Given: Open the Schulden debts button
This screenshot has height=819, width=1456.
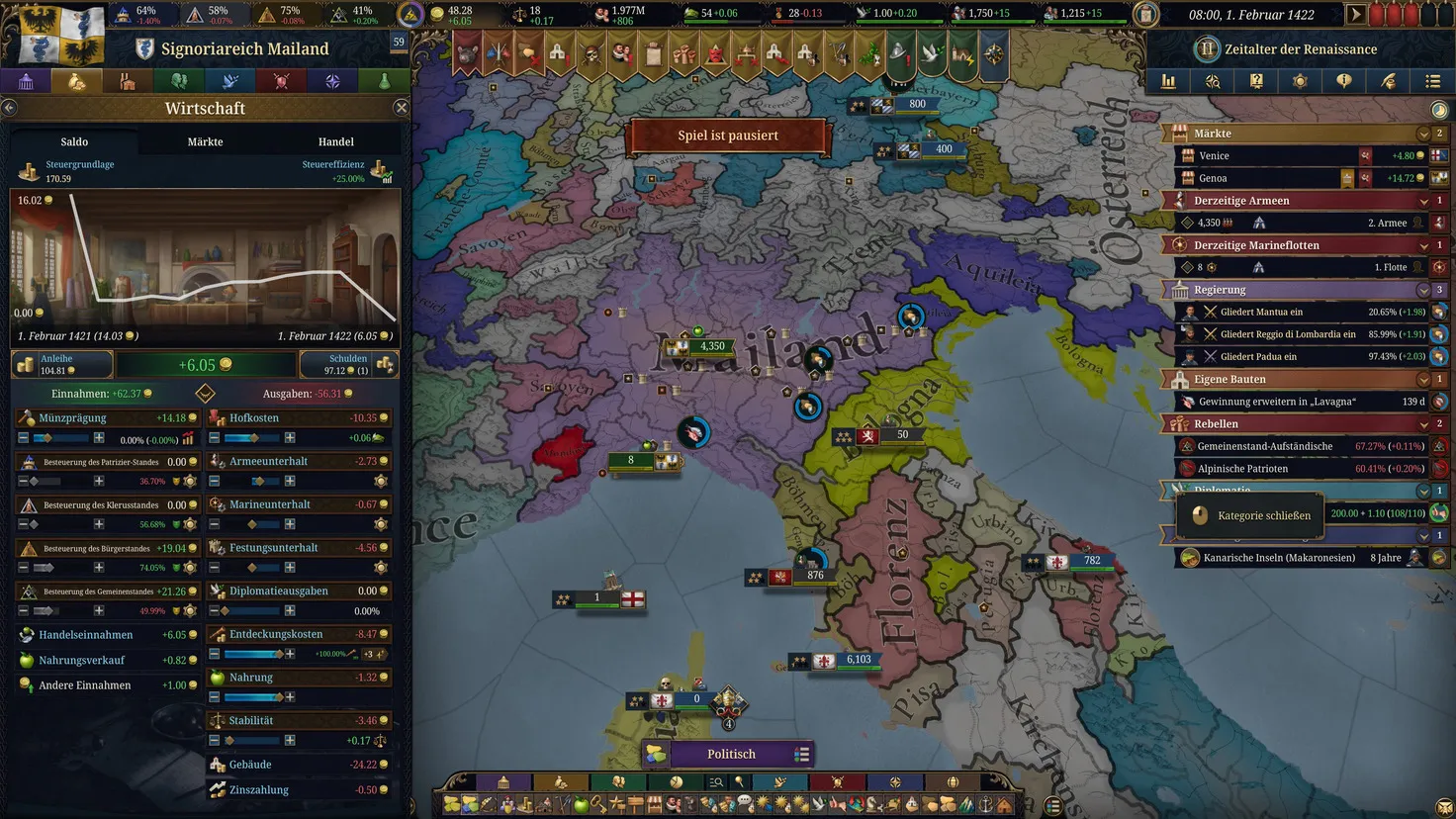Looking at the screenshot, I should (350, 364).
